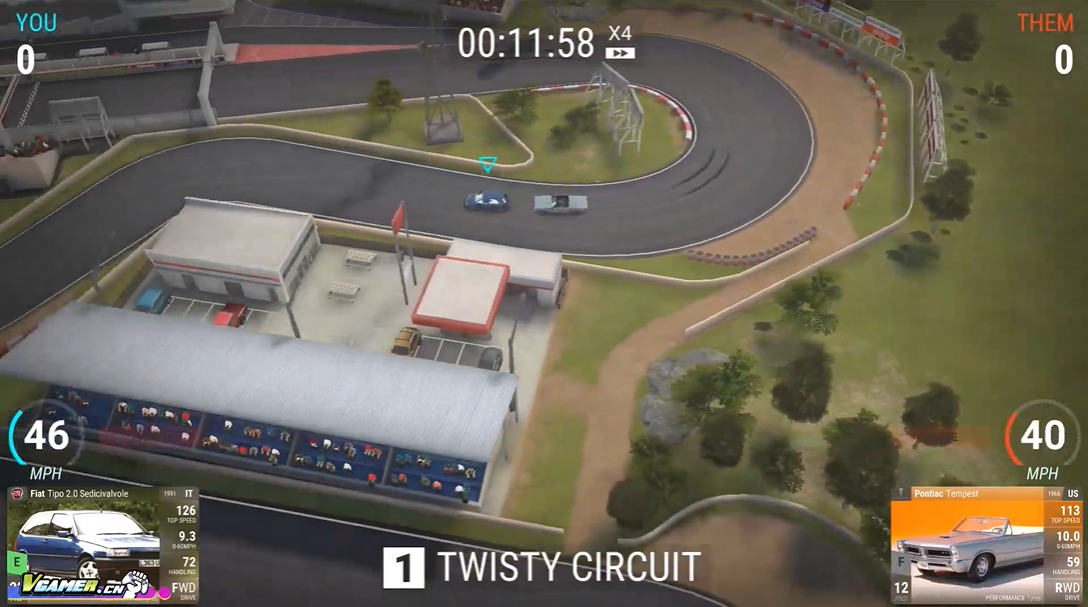Select the Pontiac Tempest car card

coord(986,545)
